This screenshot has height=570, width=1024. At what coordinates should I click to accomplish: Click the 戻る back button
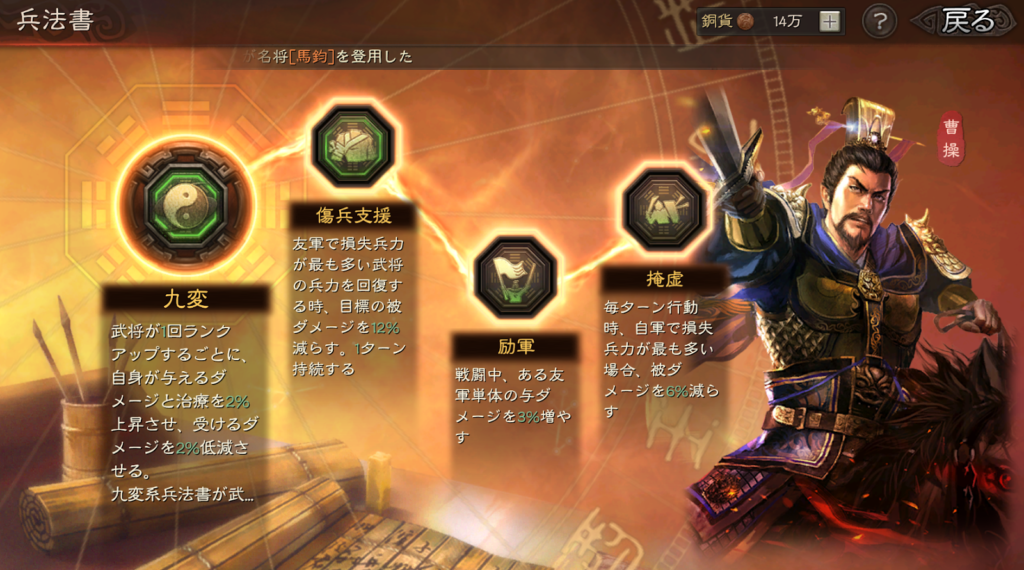pos(967,21)
